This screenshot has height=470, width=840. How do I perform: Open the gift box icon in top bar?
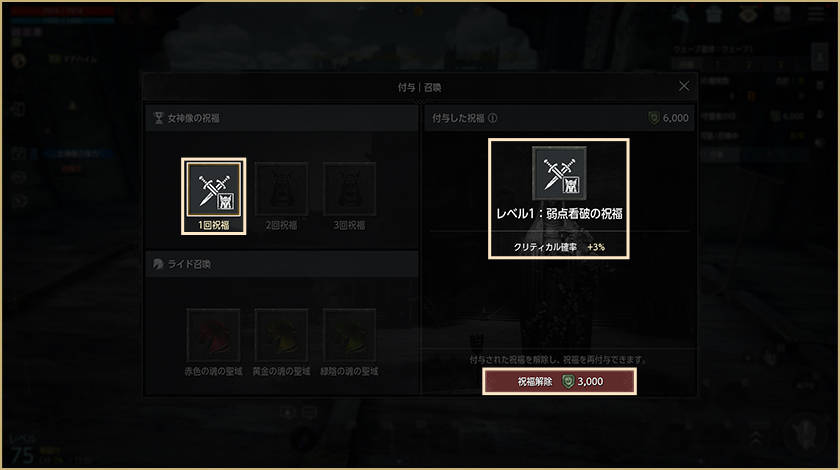714,14
